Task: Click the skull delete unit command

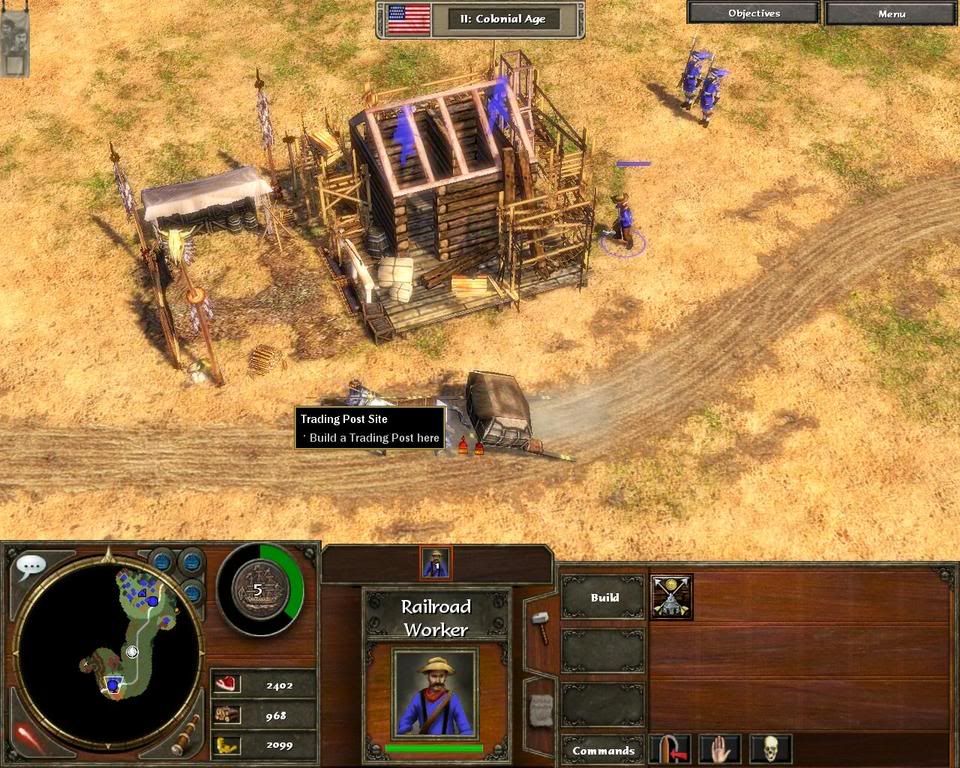Action: [x=770, y=748]
